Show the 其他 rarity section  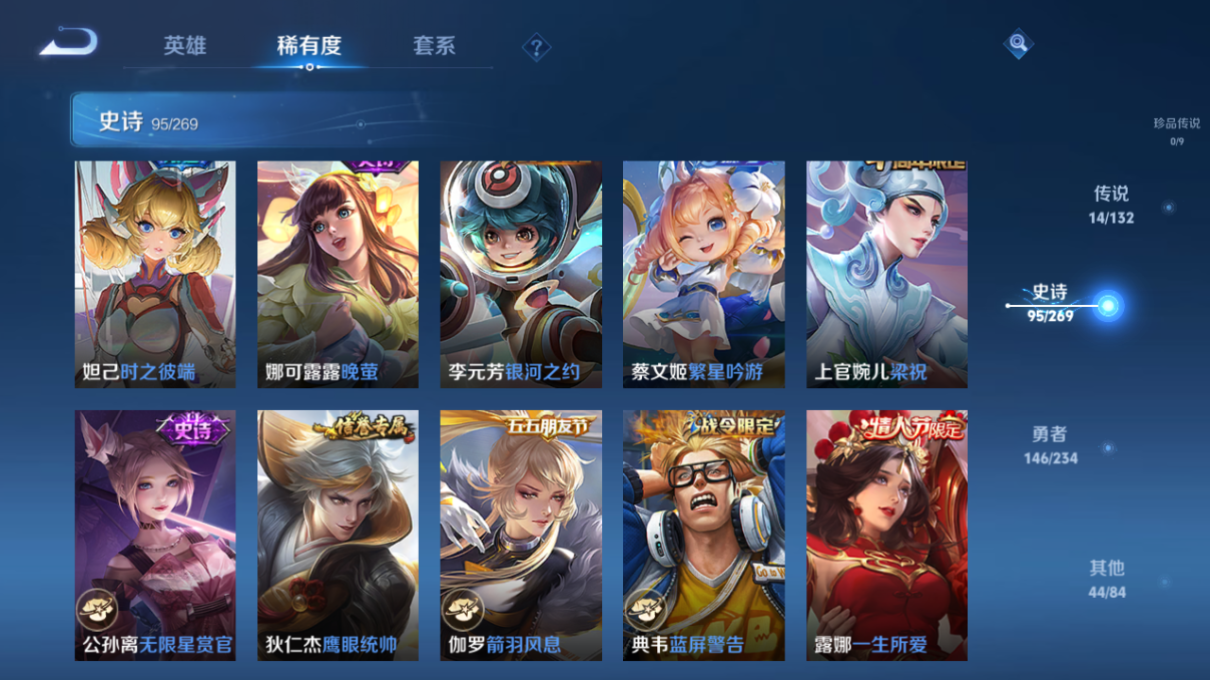click(x=1107, y=578)
